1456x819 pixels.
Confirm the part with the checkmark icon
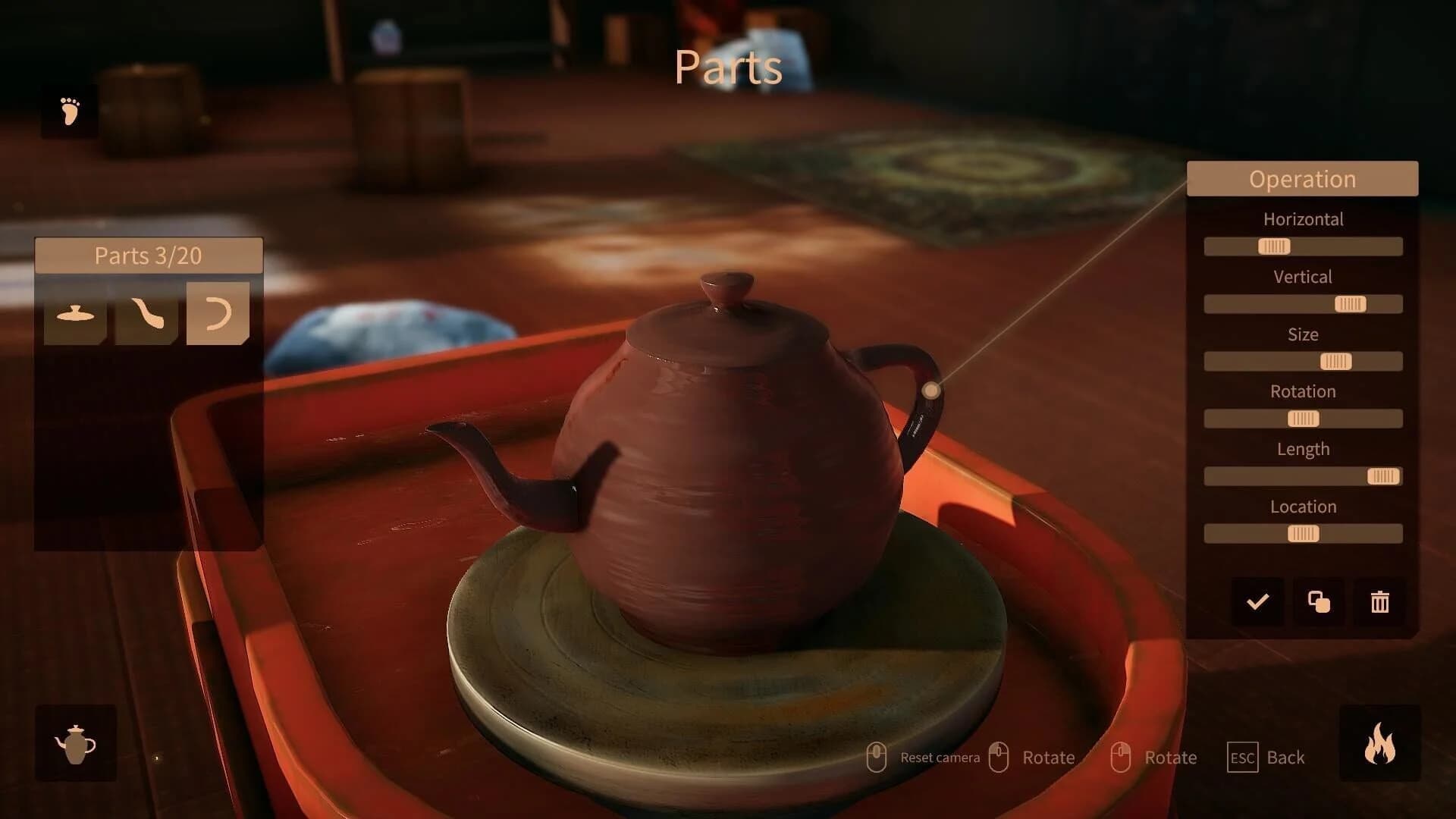coord(1257,602)
